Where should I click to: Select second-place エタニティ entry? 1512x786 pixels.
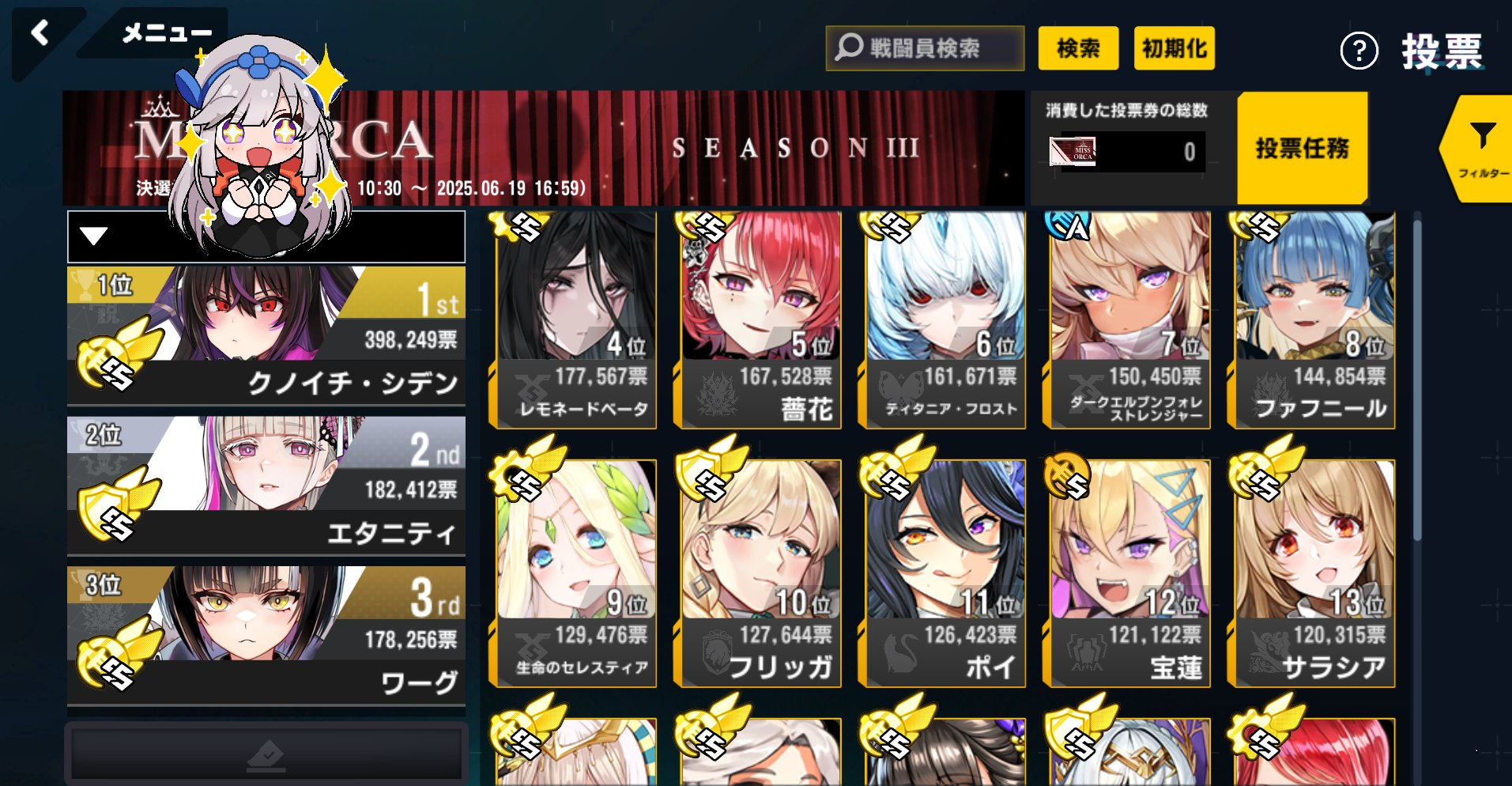(x=266, y=486)
